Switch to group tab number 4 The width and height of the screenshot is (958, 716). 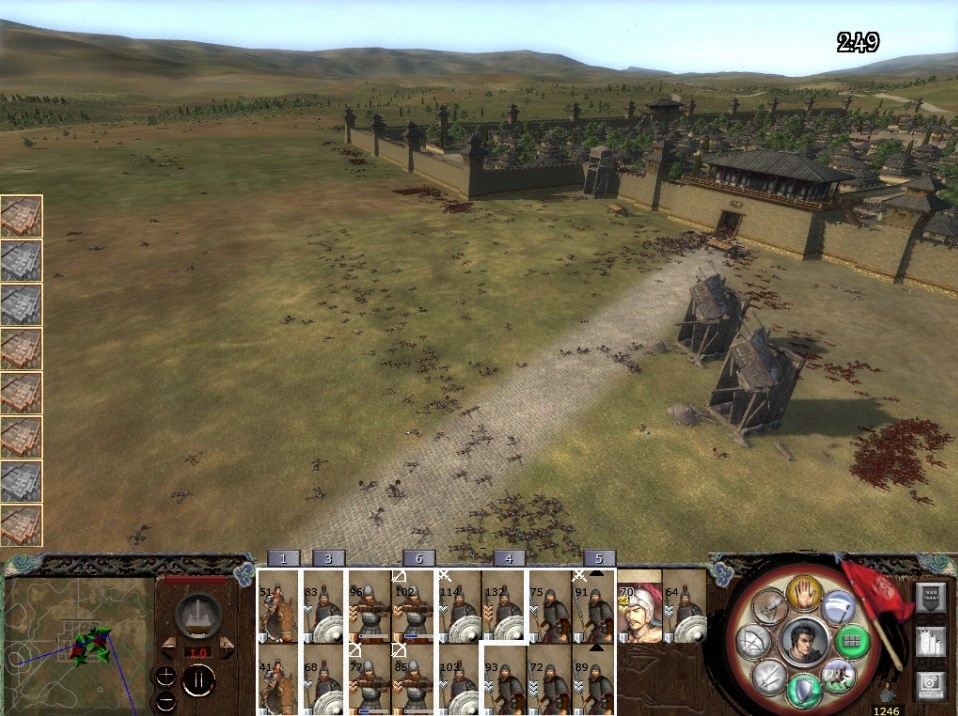coord(509,558)
